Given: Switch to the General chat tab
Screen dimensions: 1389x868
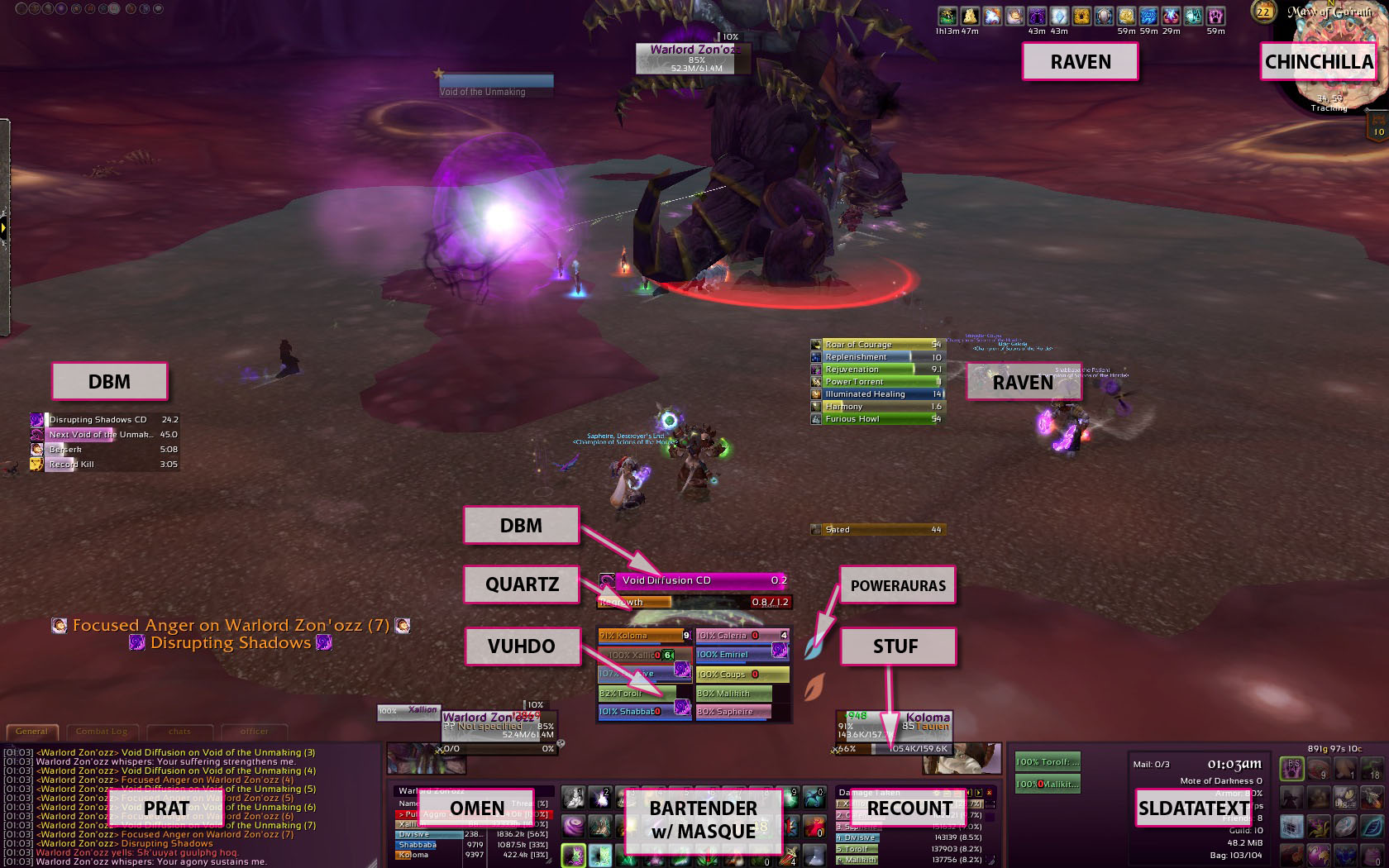Looking at the screenshot, I should (x=32, y=732).
